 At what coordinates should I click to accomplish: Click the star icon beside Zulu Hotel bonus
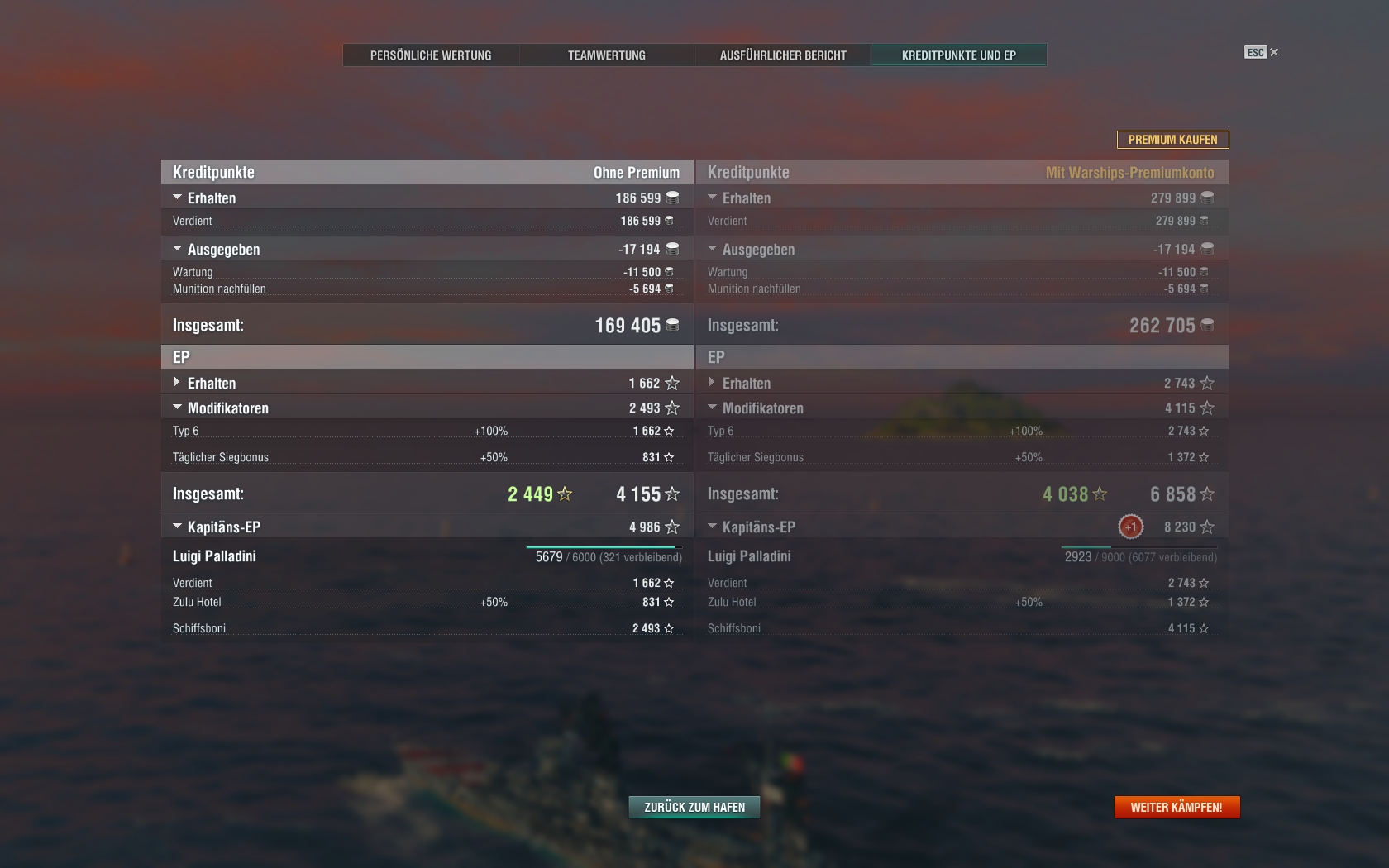pyautogui.click(x=670, y=602)
